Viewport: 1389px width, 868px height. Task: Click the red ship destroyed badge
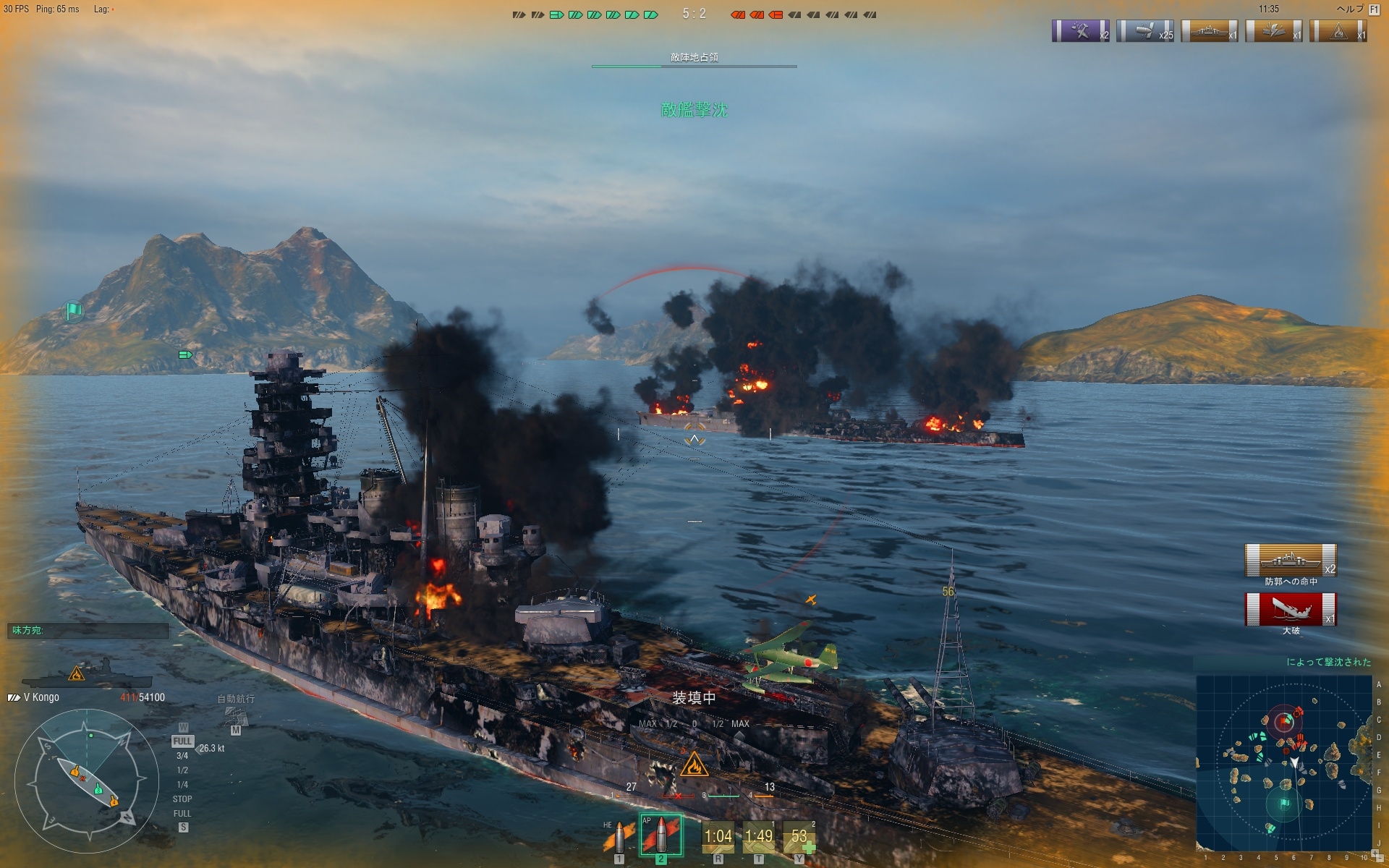1290,609
